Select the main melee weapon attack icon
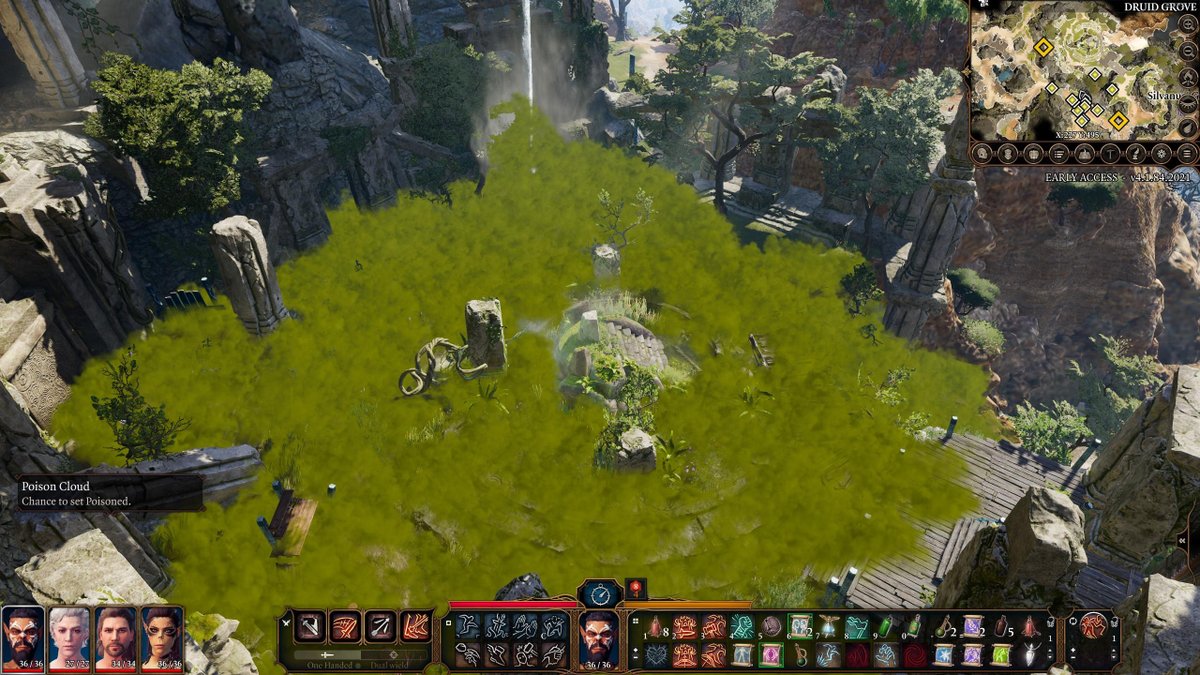 [310, 627]
